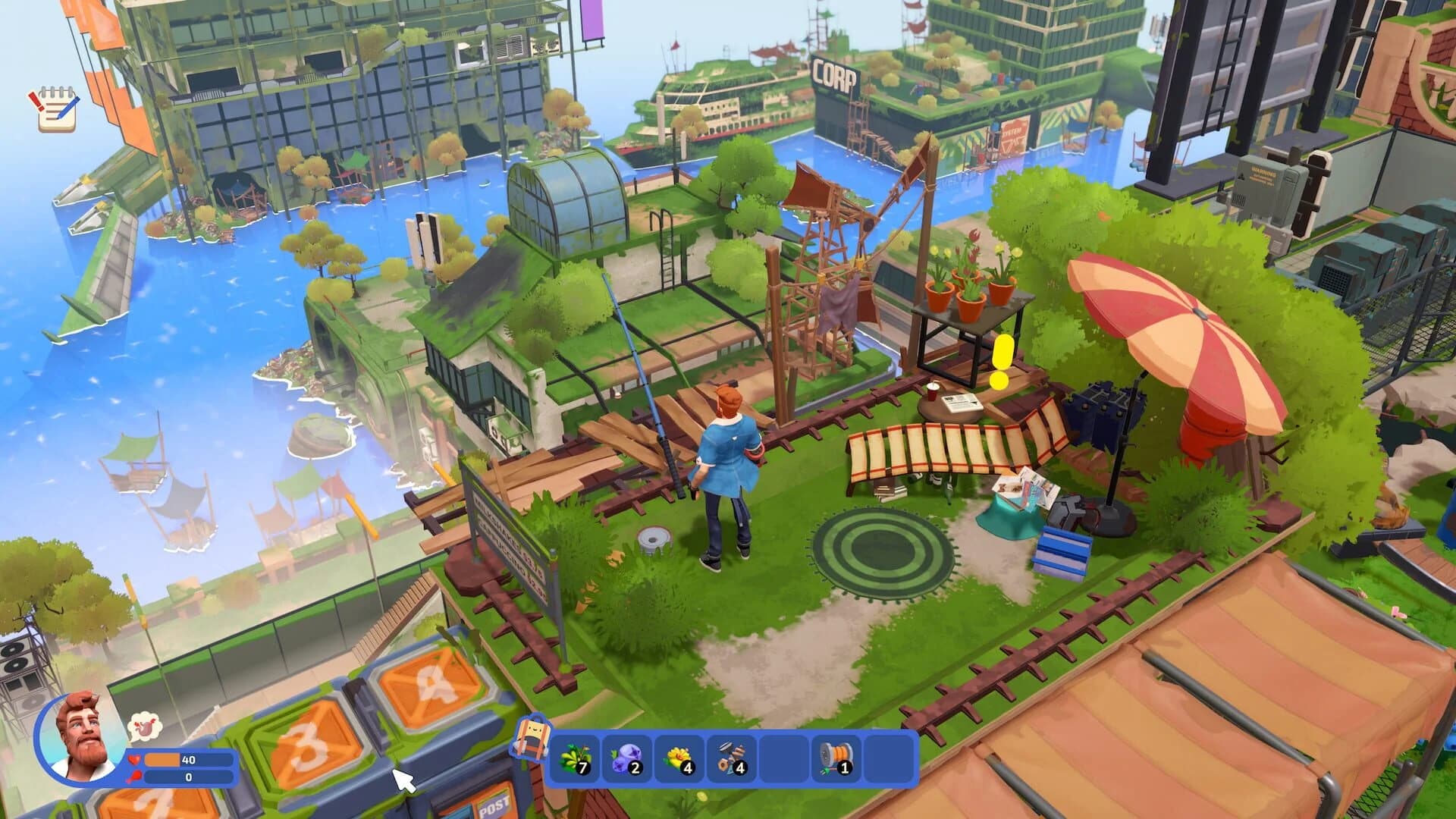Click the orange health bar showing 40
The width and height of the screenshot is (1456, 819).
162,759
